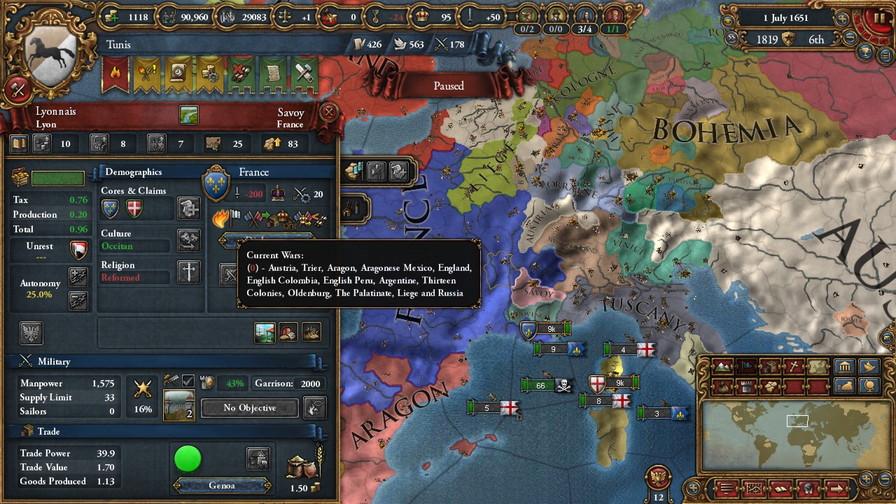Open the terrain picture between Lyonnais and Savoy

tap(189, 115)
